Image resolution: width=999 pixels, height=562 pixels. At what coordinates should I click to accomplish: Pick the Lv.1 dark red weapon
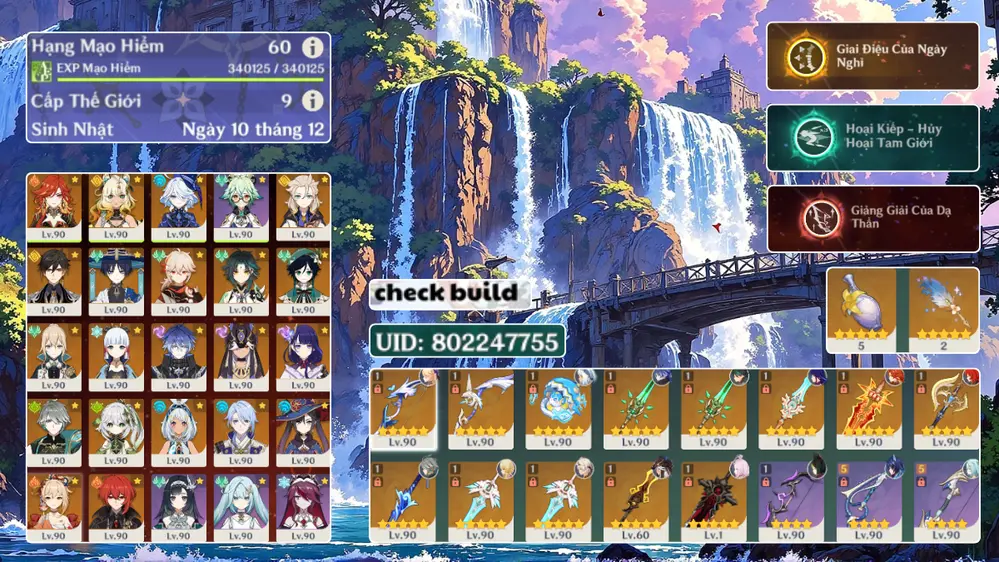713,497
